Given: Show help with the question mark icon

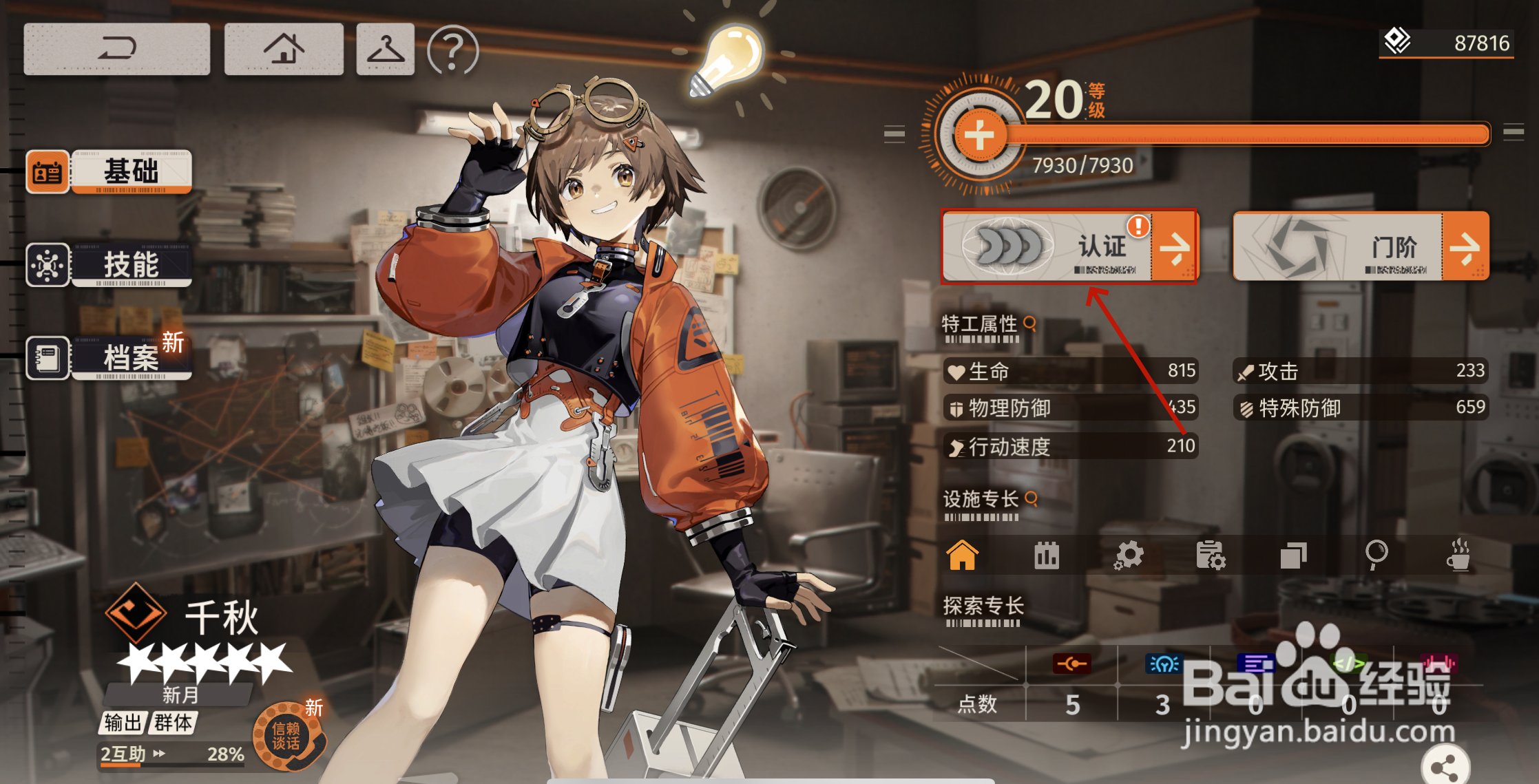Looking at the screenshot, I should (x=452, y=50).
